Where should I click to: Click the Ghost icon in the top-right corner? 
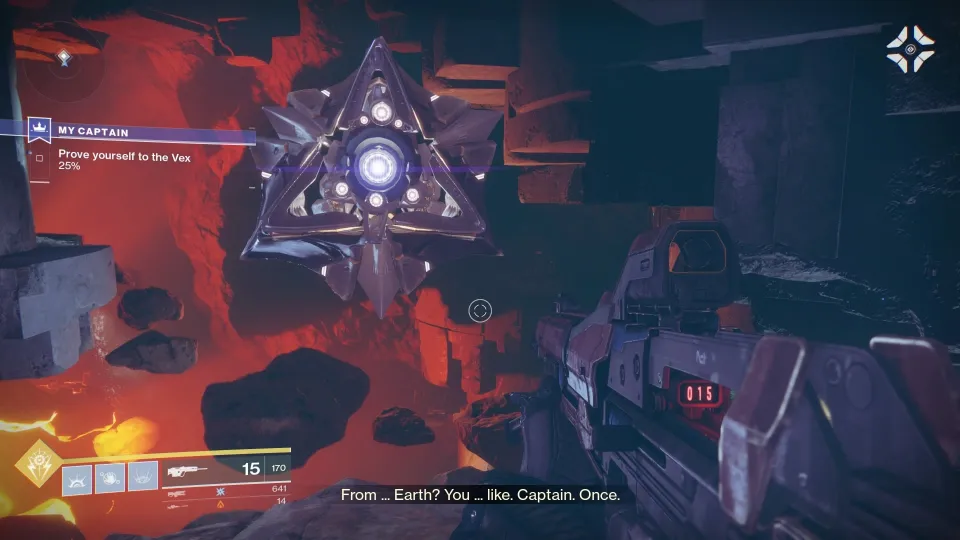point(910,48)
